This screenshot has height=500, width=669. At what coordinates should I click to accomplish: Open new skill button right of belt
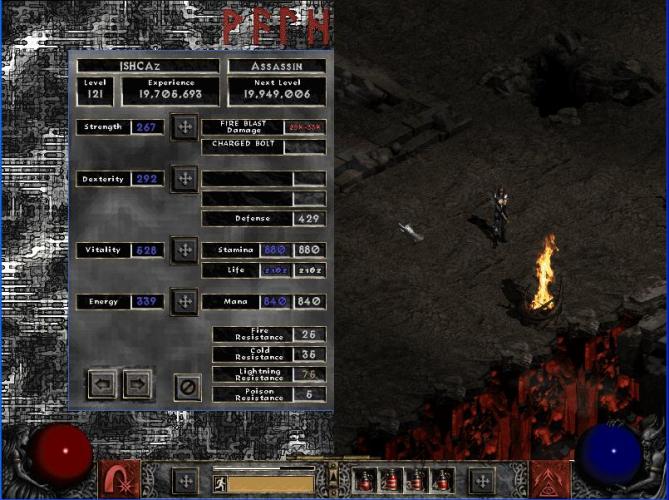pyautogui.click(x=482, y=480)
